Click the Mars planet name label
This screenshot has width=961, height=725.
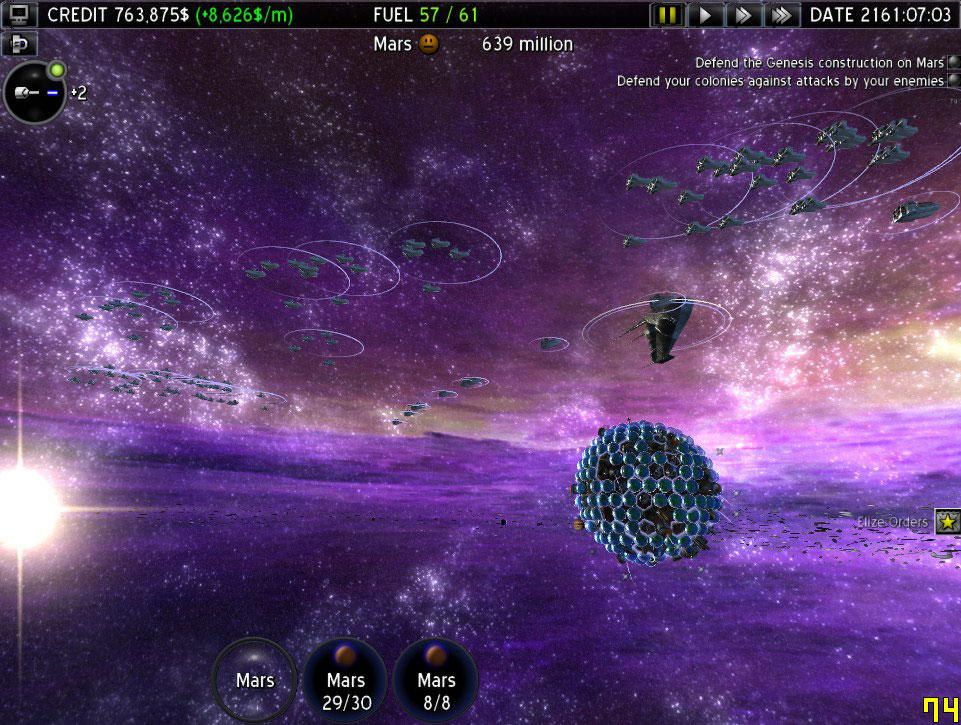pyautogui.click(x=393, y=44)
